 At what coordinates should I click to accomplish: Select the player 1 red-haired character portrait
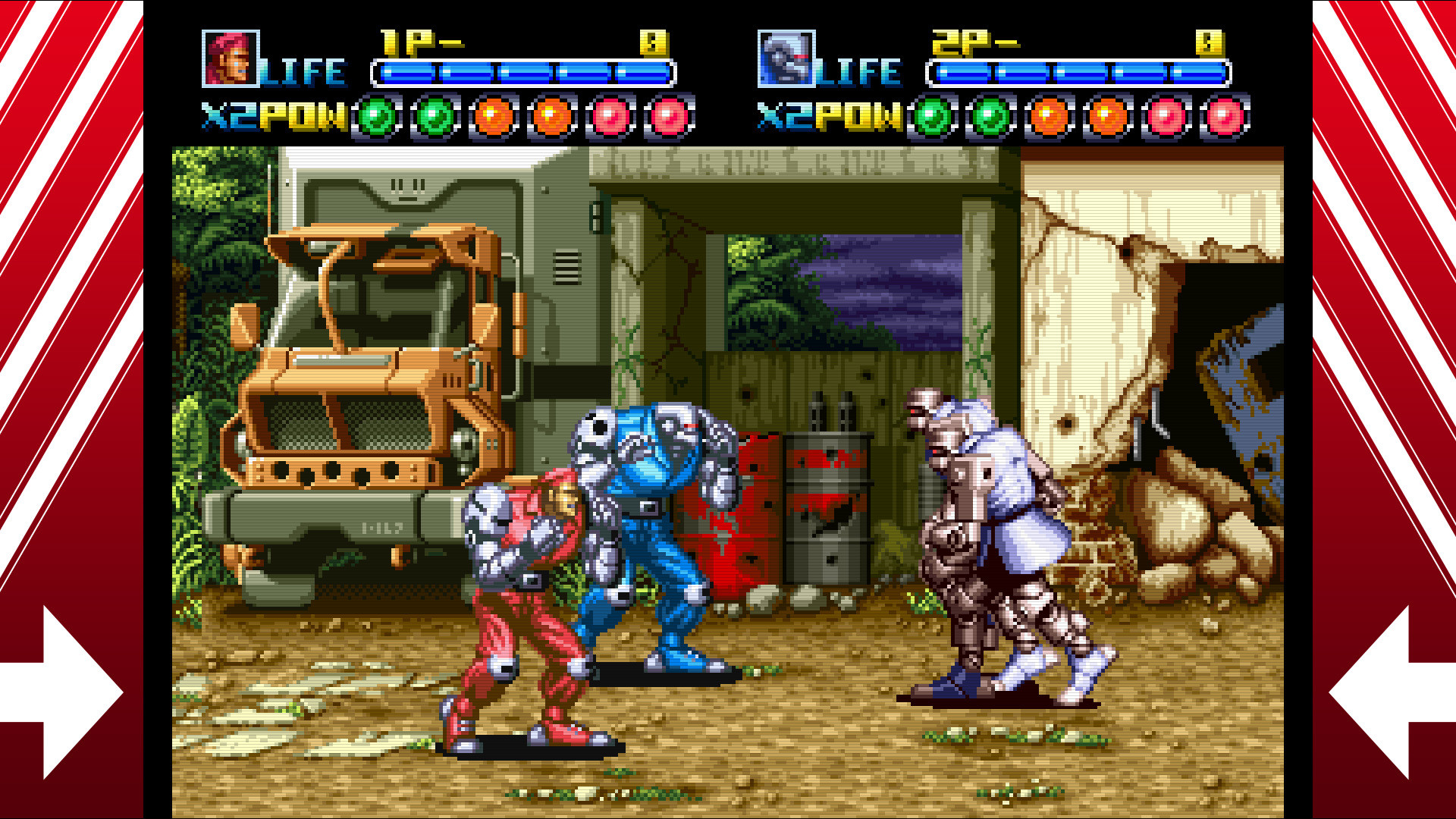231,58
